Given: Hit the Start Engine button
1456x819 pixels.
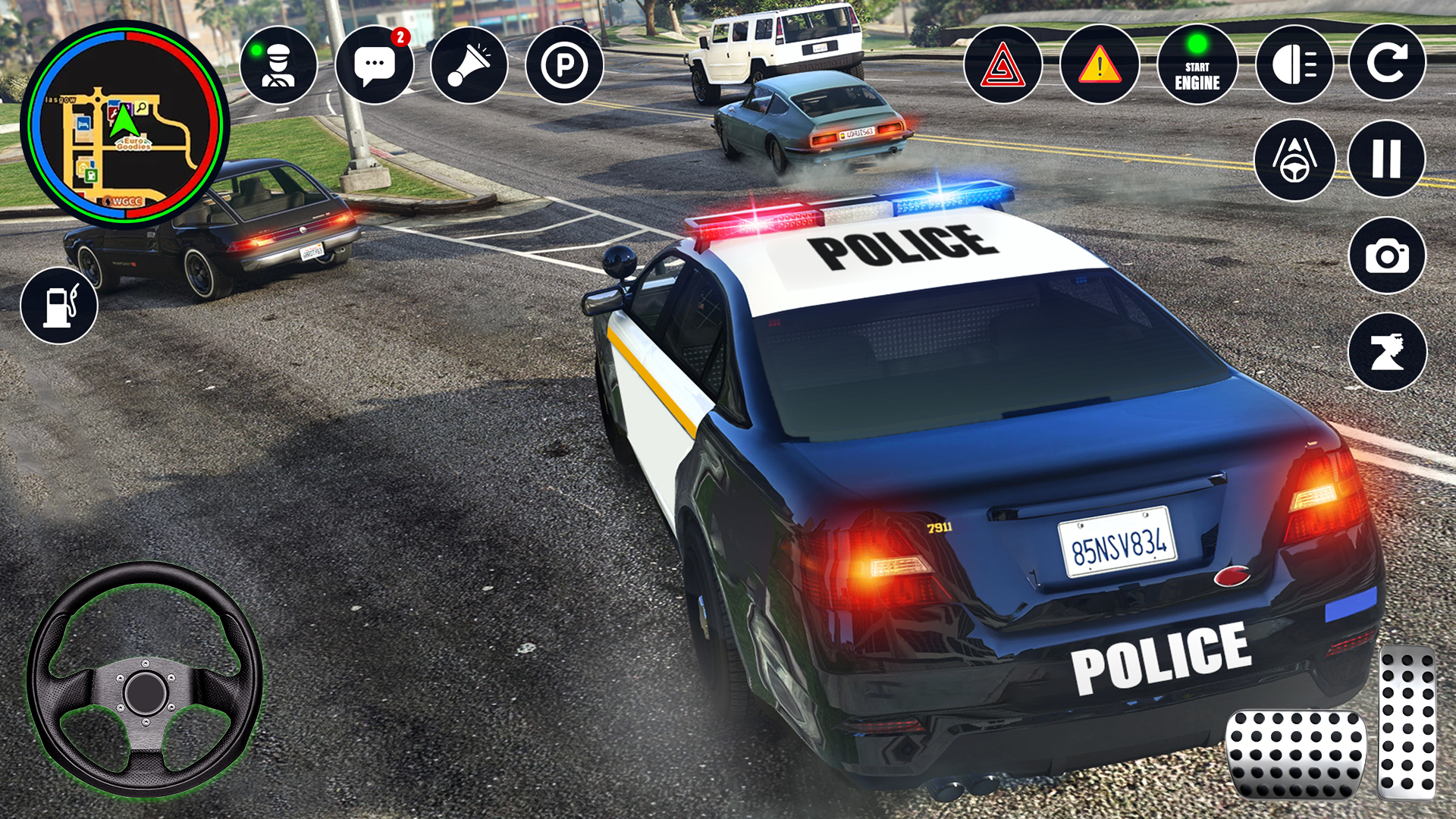Looking at the screenshot, I should pos(1197,64).
